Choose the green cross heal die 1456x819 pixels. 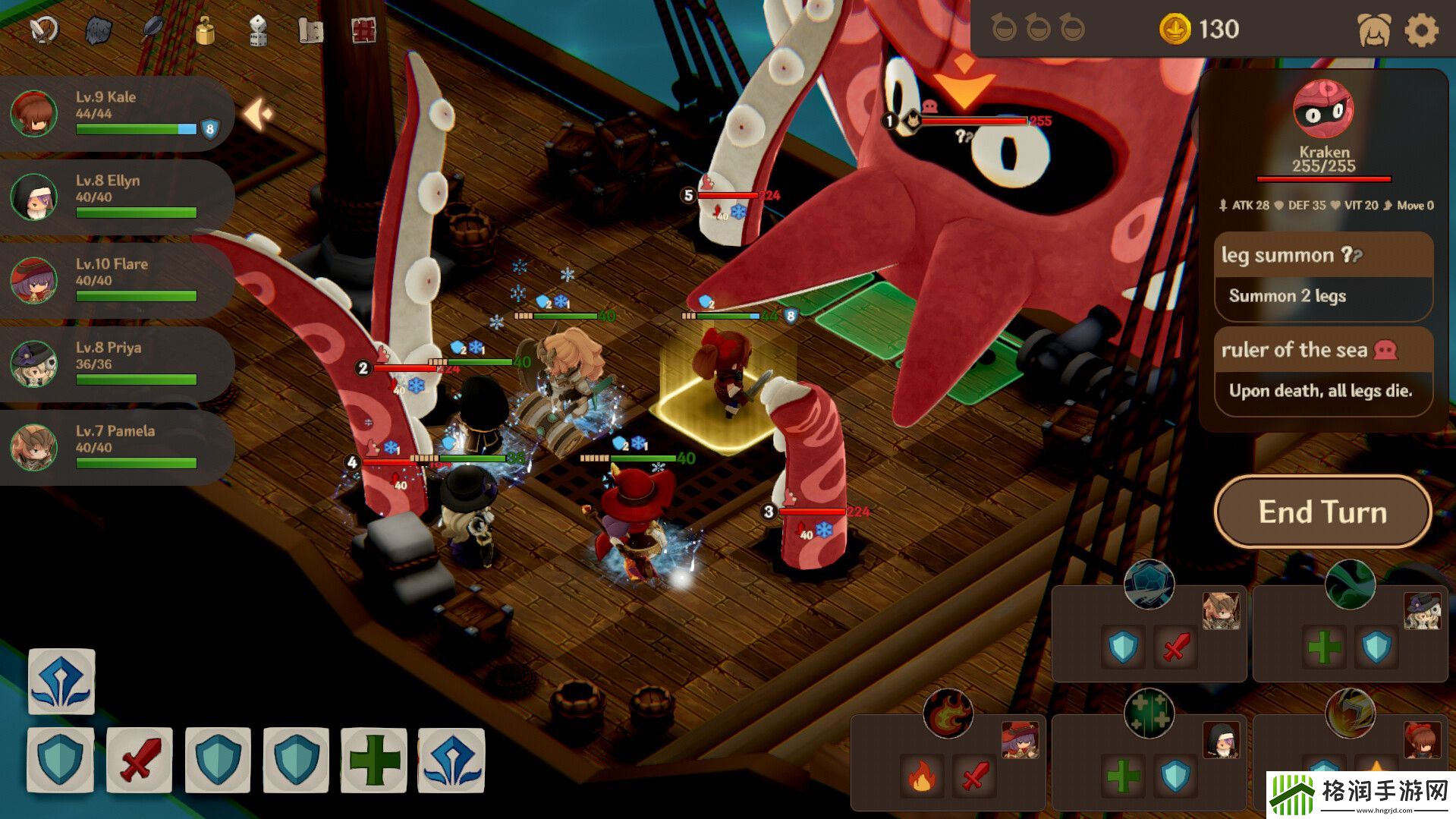(373, 760)
